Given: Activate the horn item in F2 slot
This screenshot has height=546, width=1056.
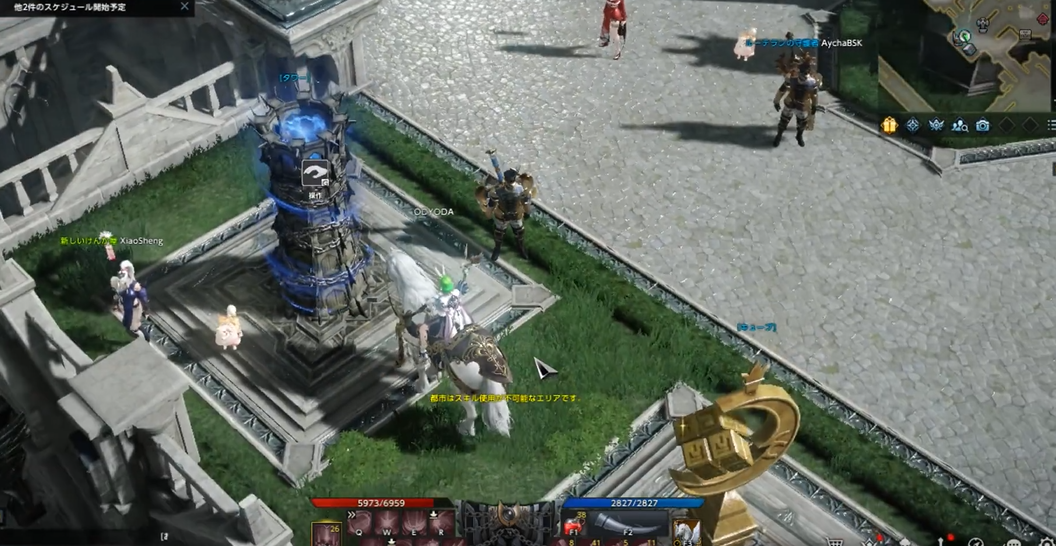Looking at the screenshot, I should 628,526.
